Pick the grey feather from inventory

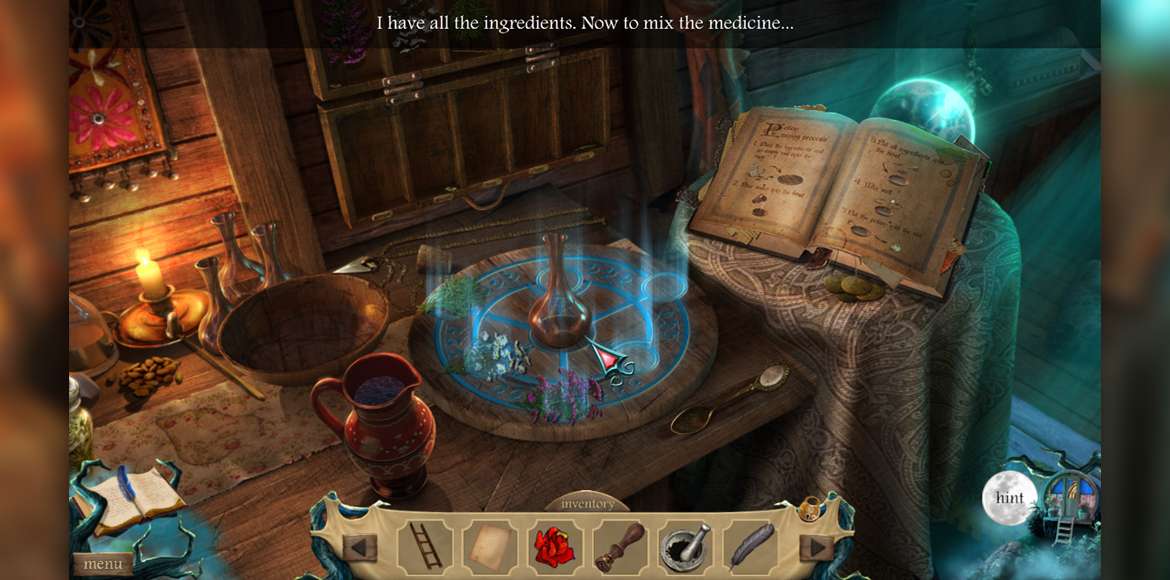[x=748, y=547]
